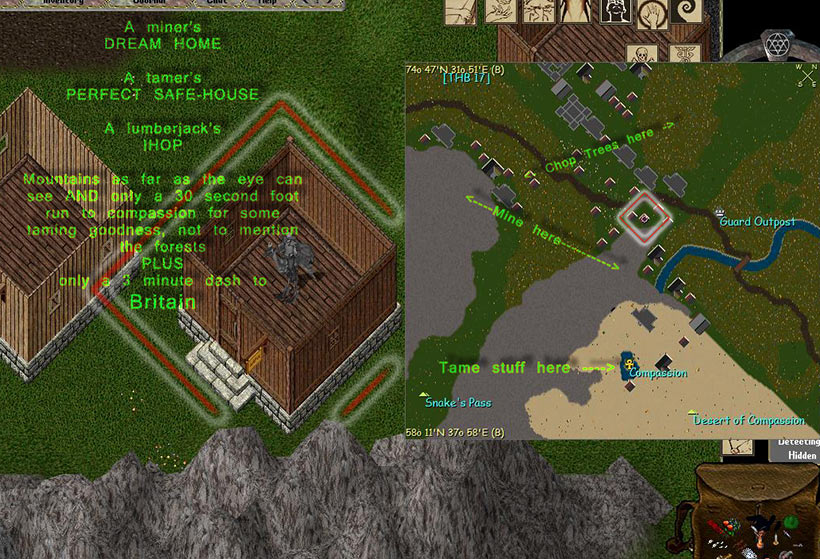The width and height of the screenshot is (820, 559).
Task: Select the skull spell icon
Action: 640,52
